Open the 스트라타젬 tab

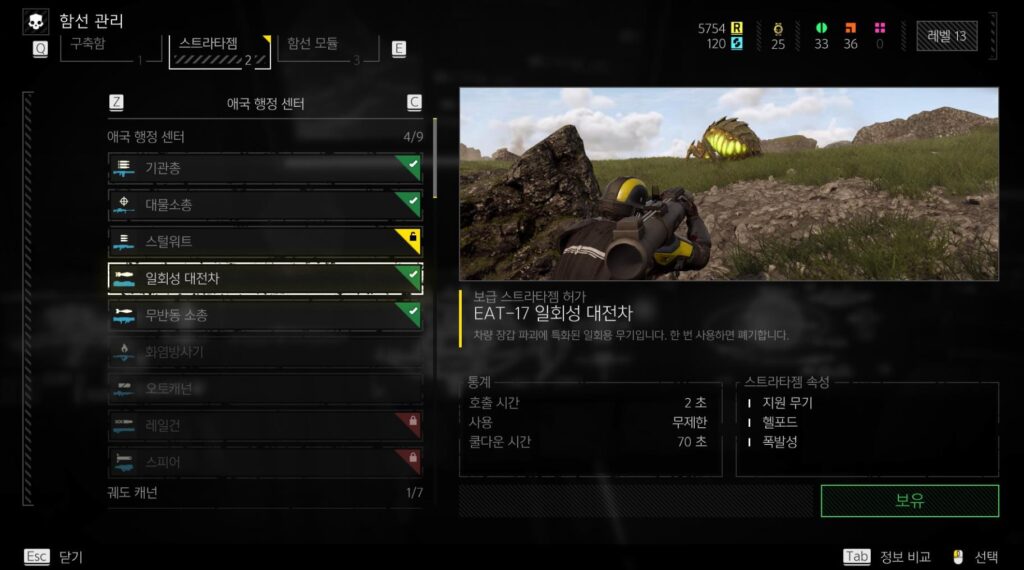coord(220,46)
